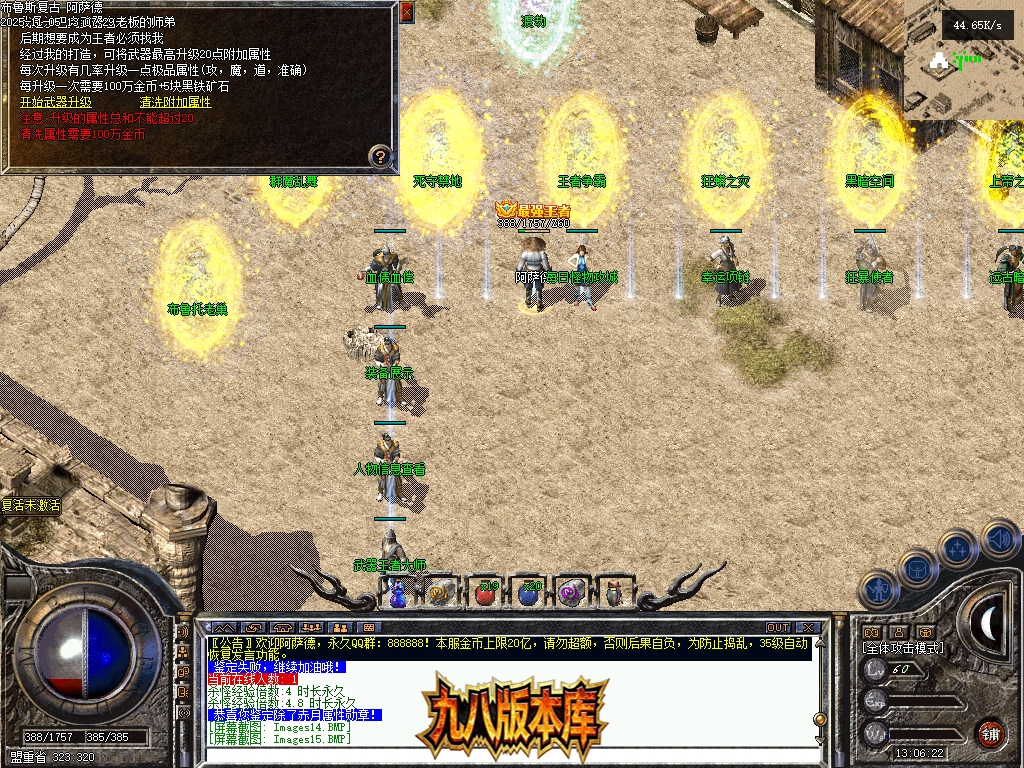This screenshot has height=768, width=1024.
Task: Open the red 铺 shop button
Action: coord(990,733)
